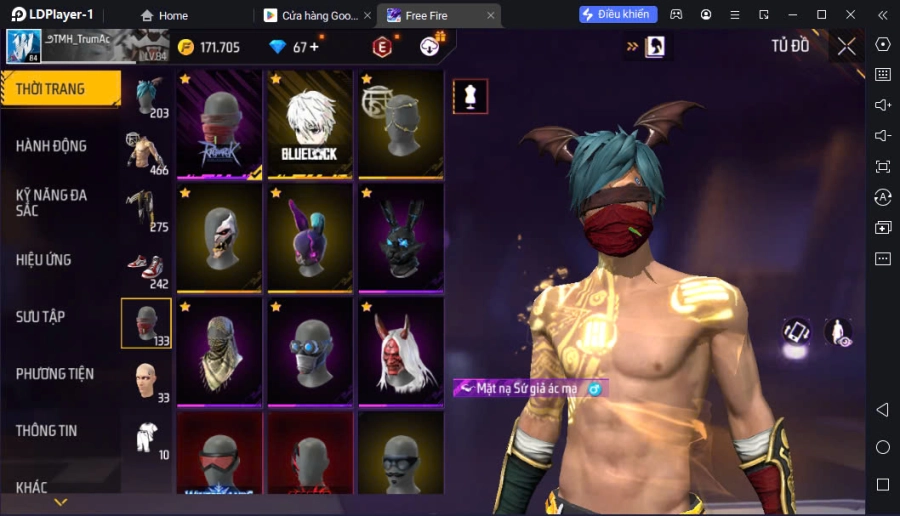Select the shoes subcategory showing 242

[146, 267]
